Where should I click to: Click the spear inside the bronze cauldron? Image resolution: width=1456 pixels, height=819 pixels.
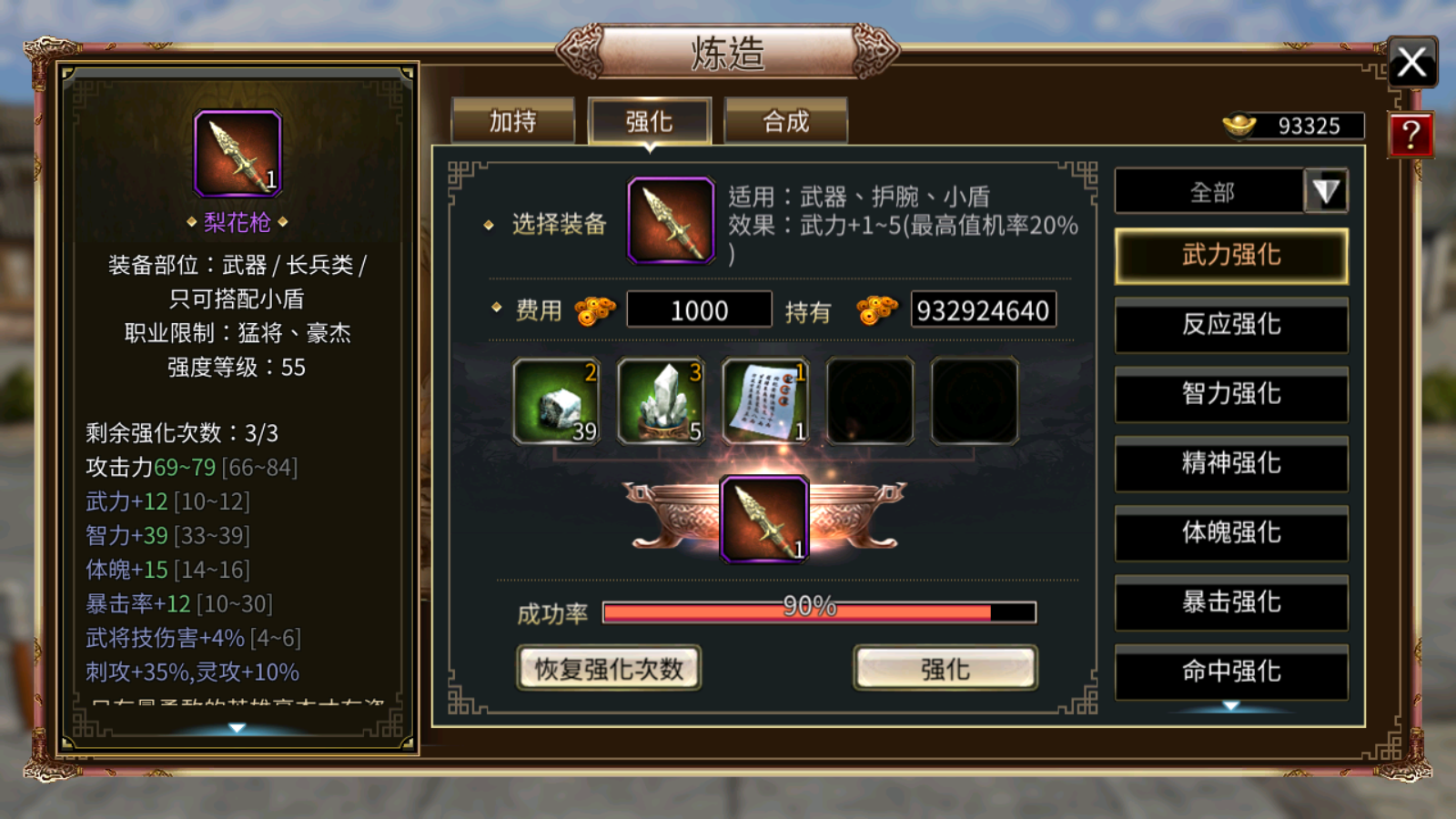(x=765, y=521)
